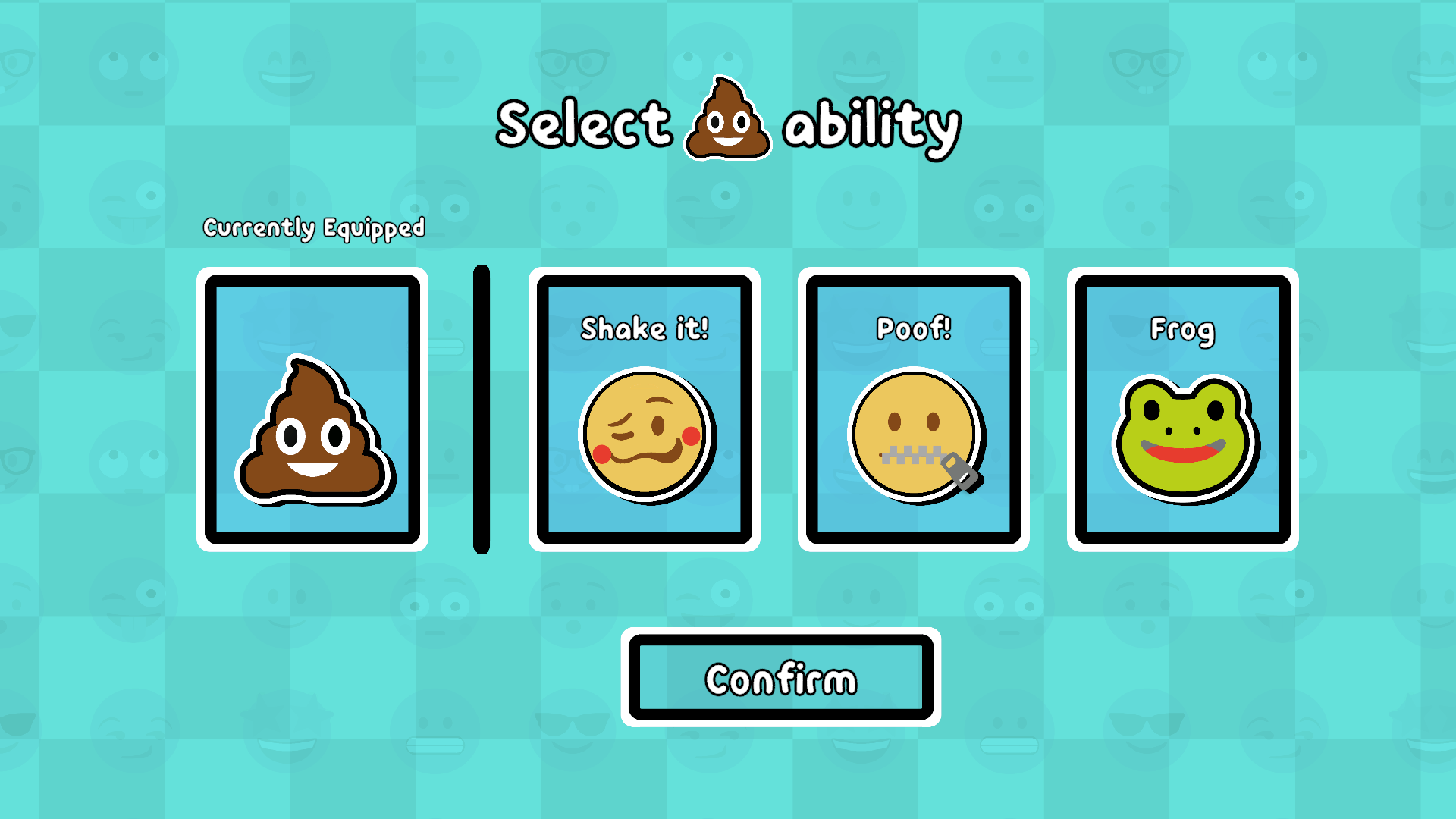Toggle the Frog ability selection
The height and width of the screenshot is (819, 1456).
[x=1181, y=409]
